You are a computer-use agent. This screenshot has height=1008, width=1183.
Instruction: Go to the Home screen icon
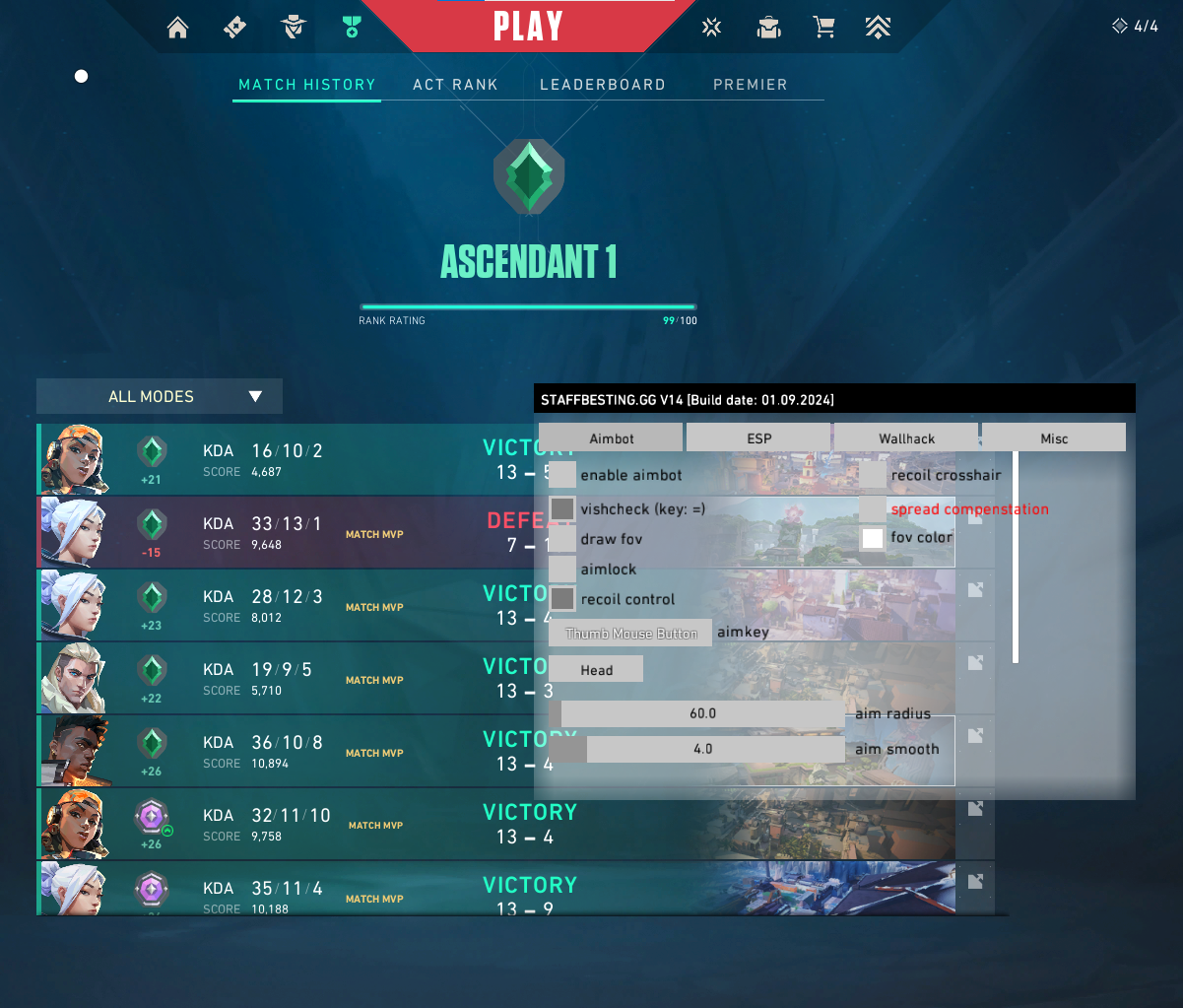[x=178, y=28]
